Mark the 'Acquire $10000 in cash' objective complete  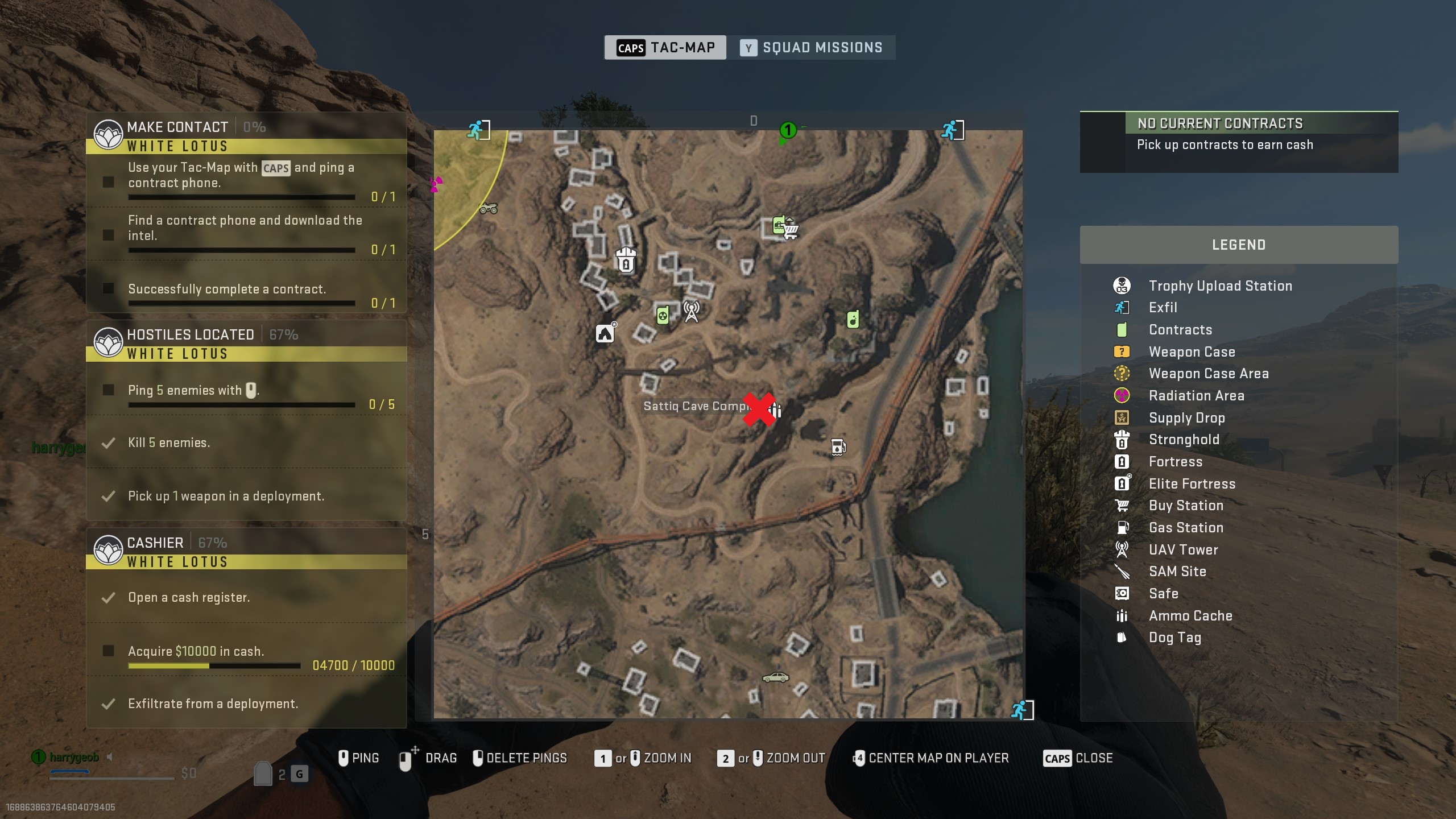click(108, 651)
